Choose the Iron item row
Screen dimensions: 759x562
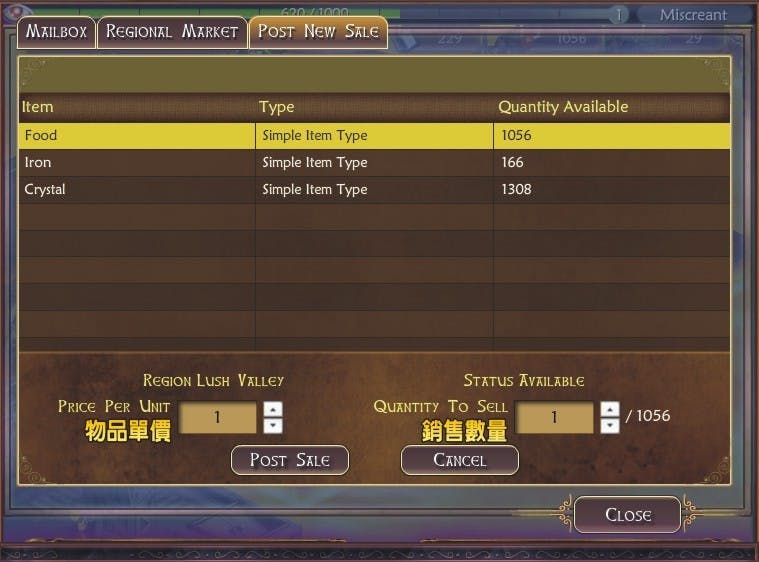pyautogui.click(x=137, y=162)
